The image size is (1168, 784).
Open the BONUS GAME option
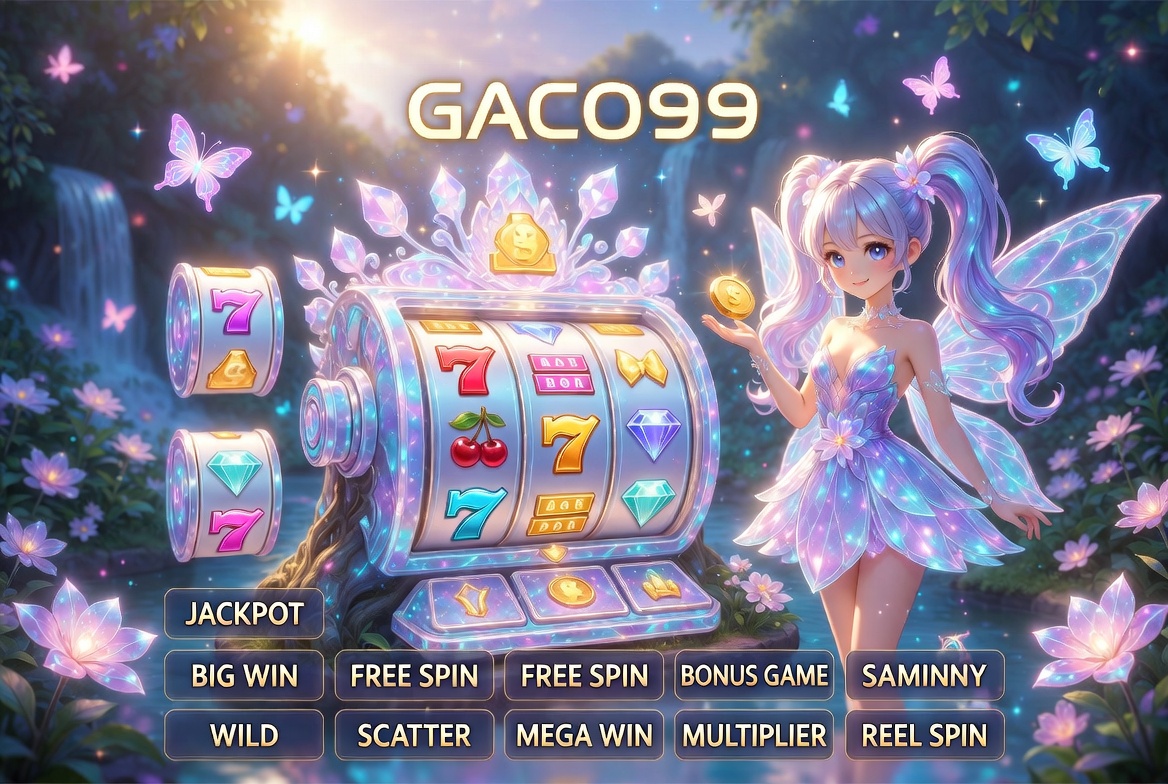pos(754,675)
